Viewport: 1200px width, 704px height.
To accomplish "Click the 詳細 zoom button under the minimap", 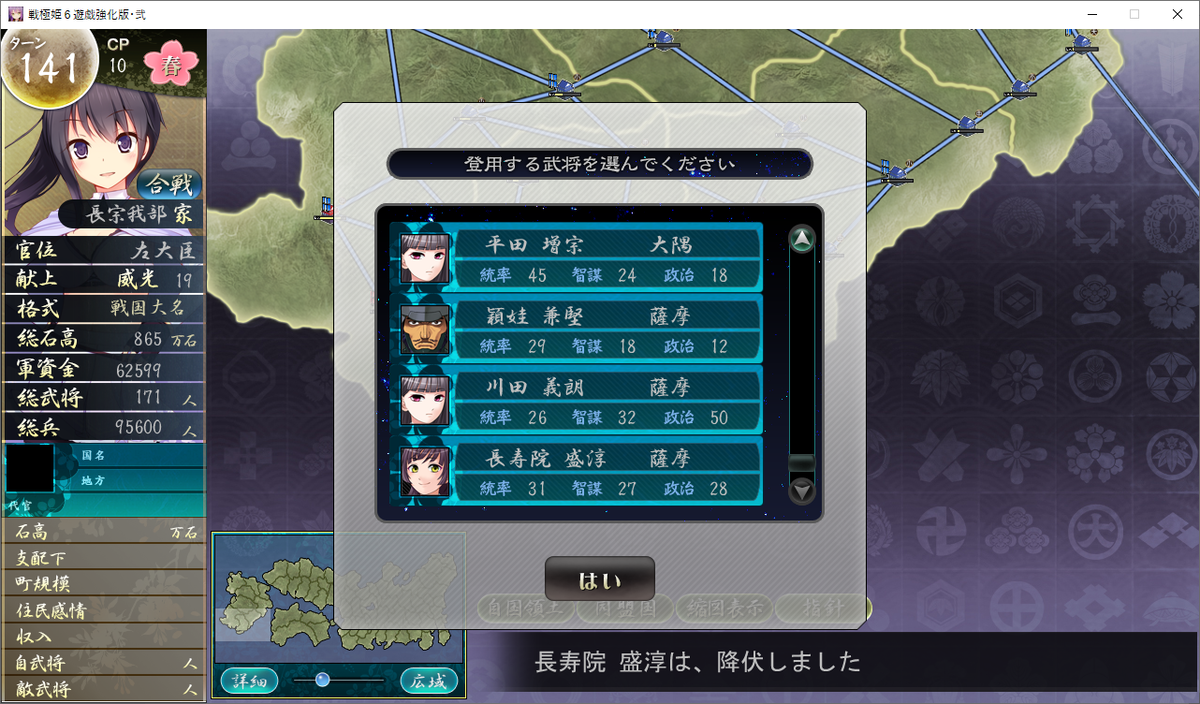I will click(245, 681).
